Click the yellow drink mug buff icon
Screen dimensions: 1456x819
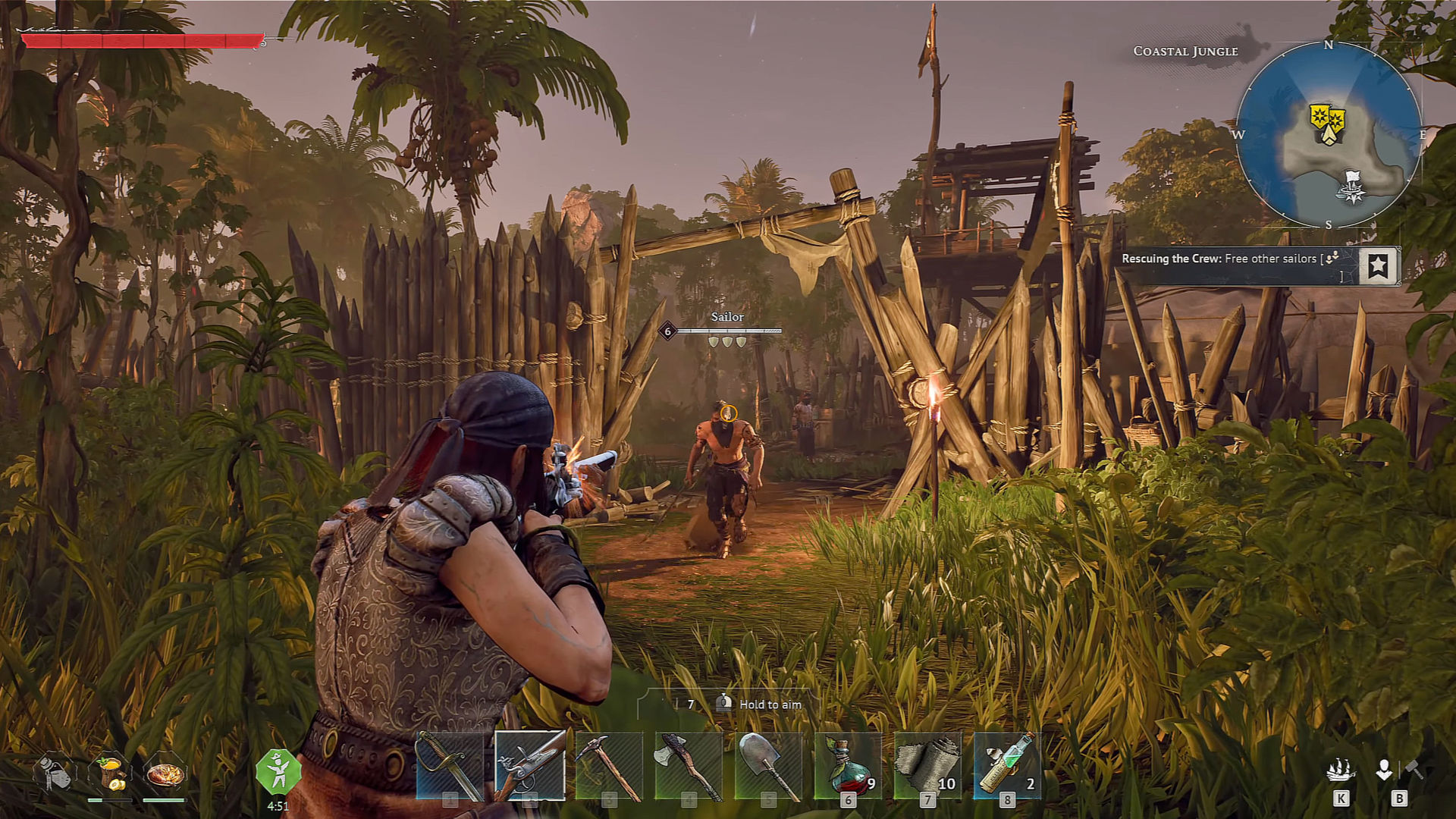click(x=110, y=773)
